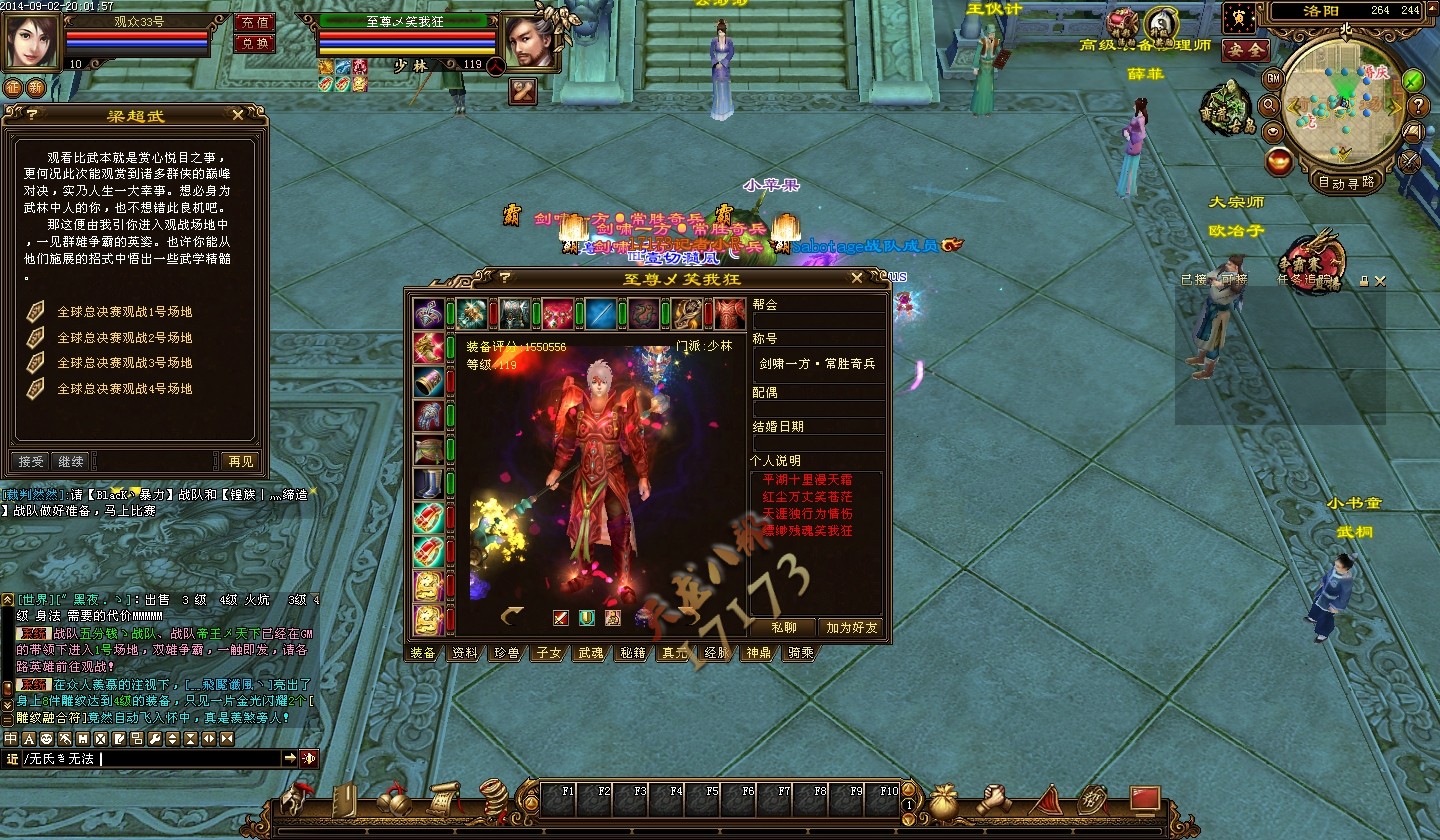The image size is (1440, 840).
Task: Close the 至尊メ笑我狂 character panel
Action: [857, 278]
